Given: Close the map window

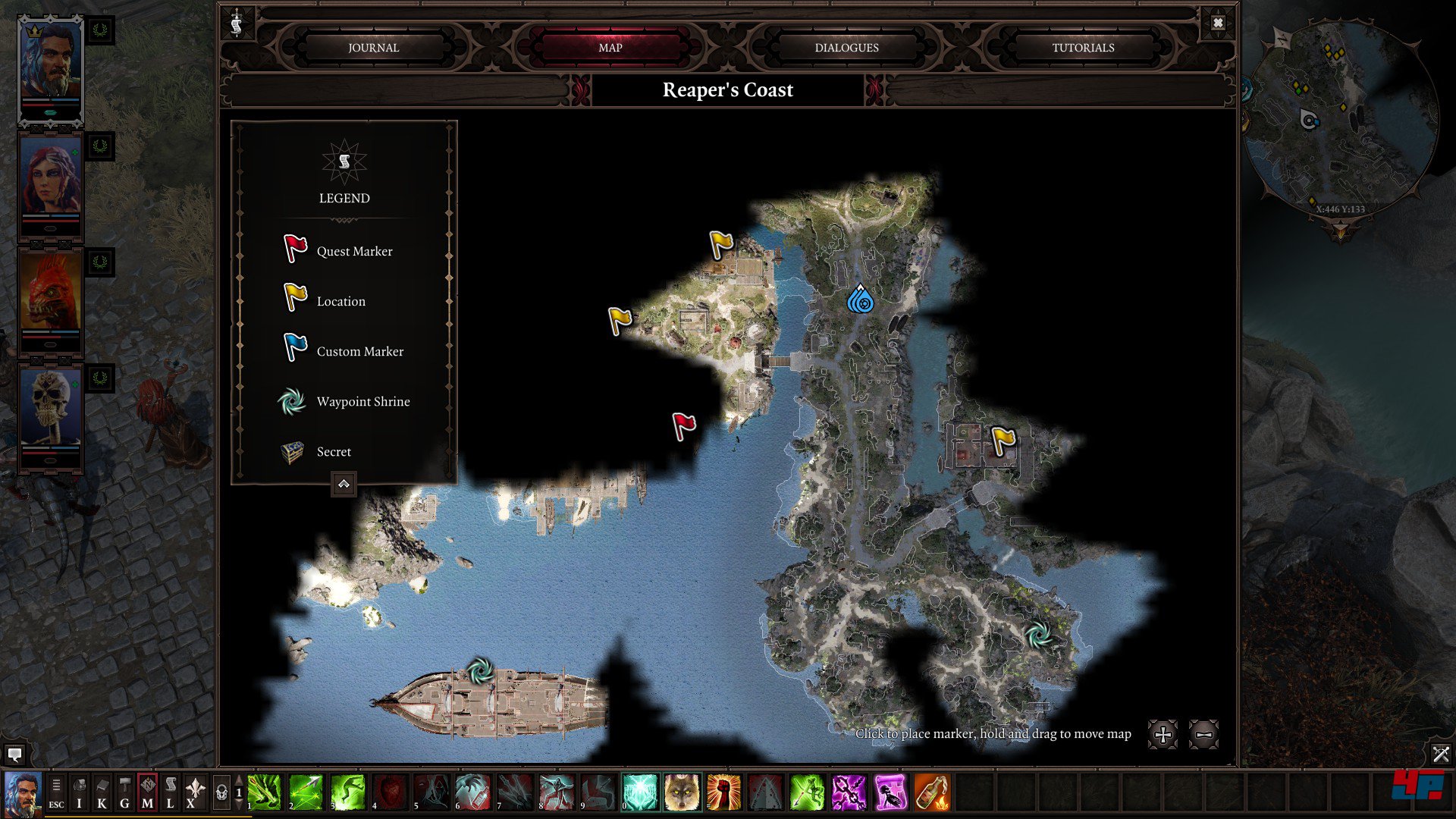Looking at the screenshot, I should click(1218, 23).
